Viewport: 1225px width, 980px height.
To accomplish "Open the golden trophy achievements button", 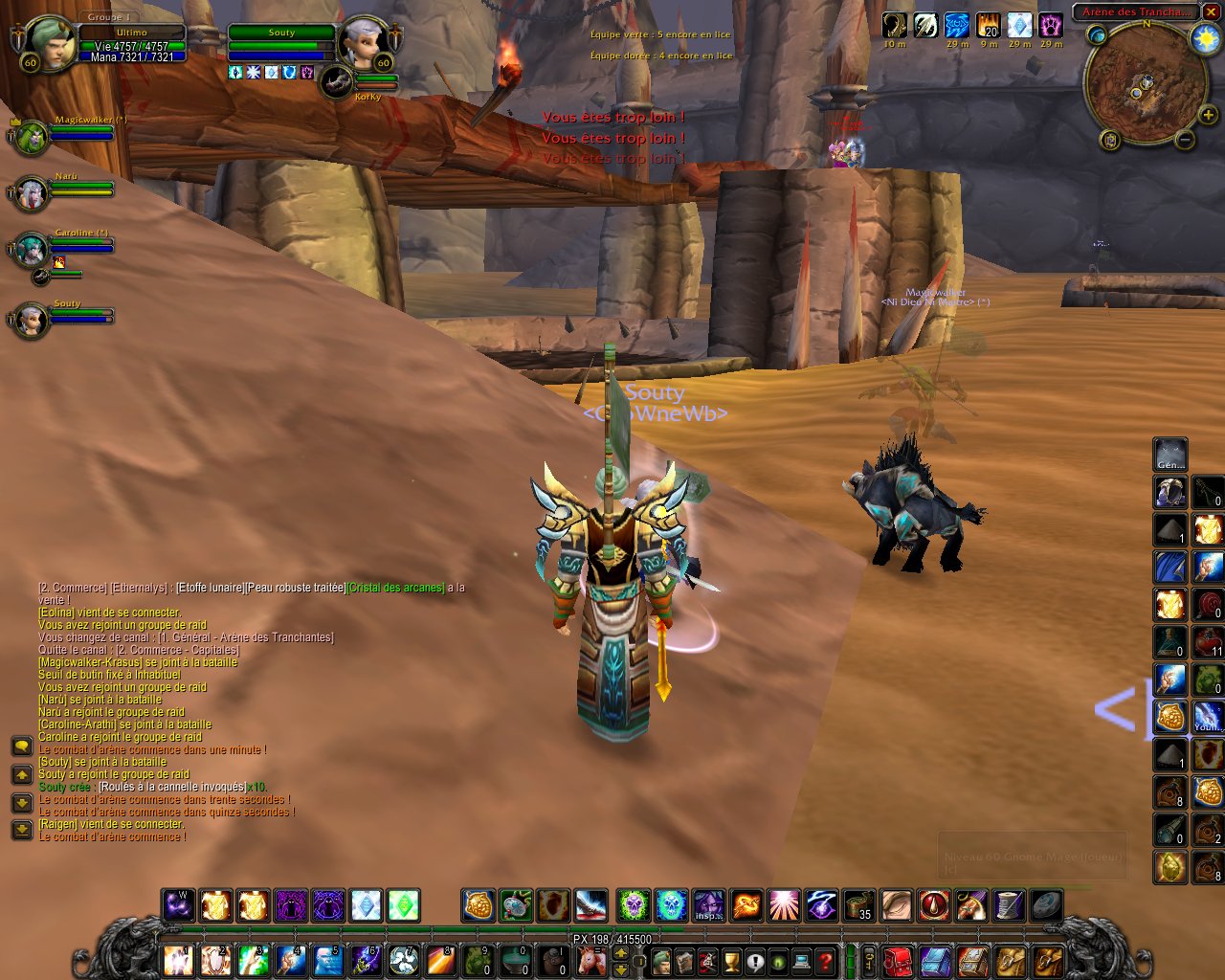I will [731, 961].
